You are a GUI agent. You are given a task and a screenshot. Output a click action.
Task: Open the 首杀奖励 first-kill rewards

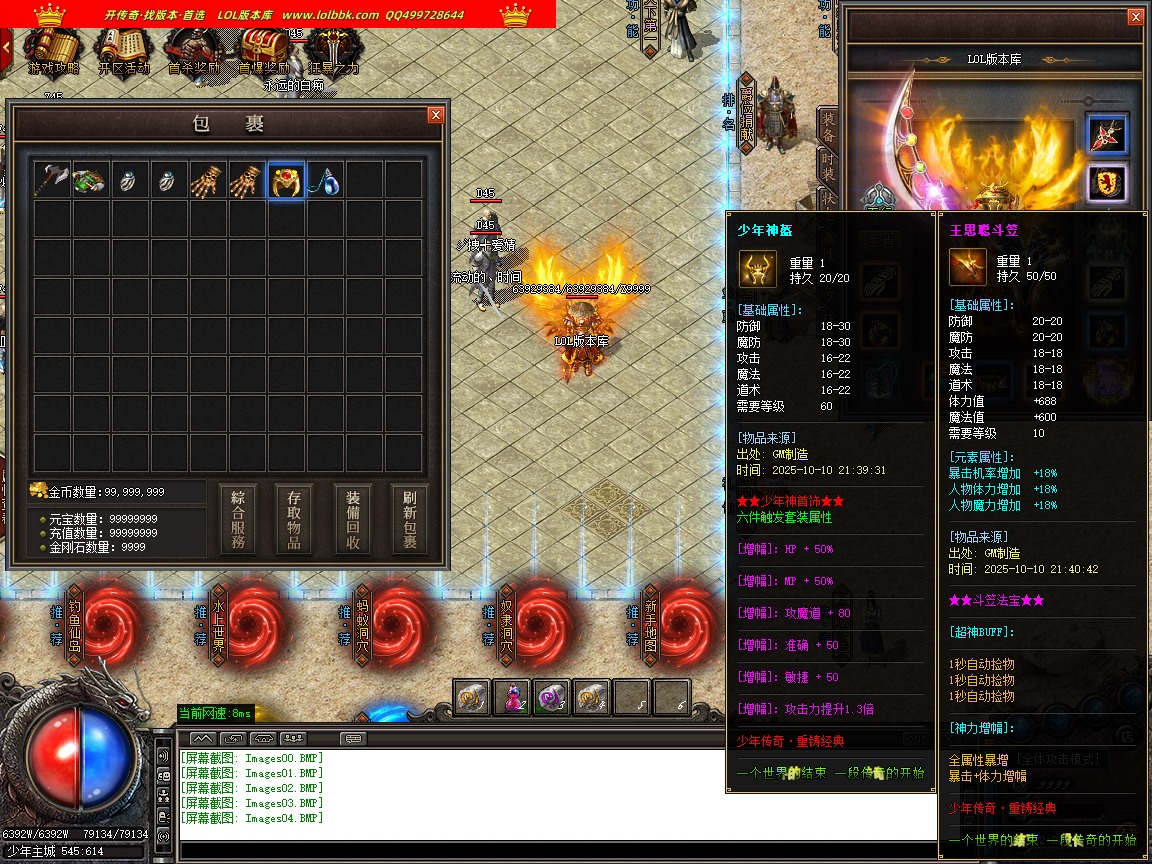point(193,51)
